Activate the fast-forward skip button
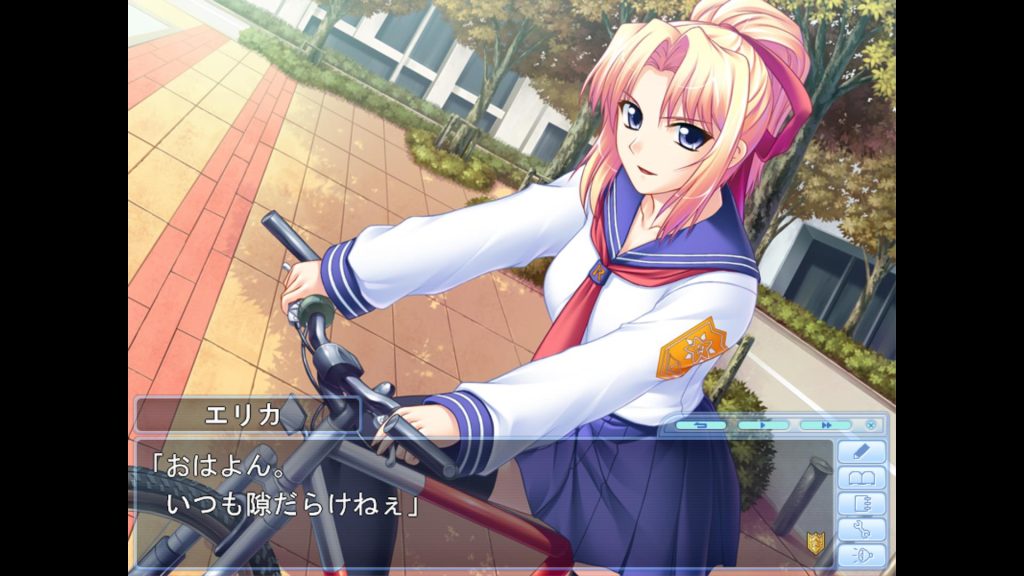1024x576 pixels. coord(825,425)
